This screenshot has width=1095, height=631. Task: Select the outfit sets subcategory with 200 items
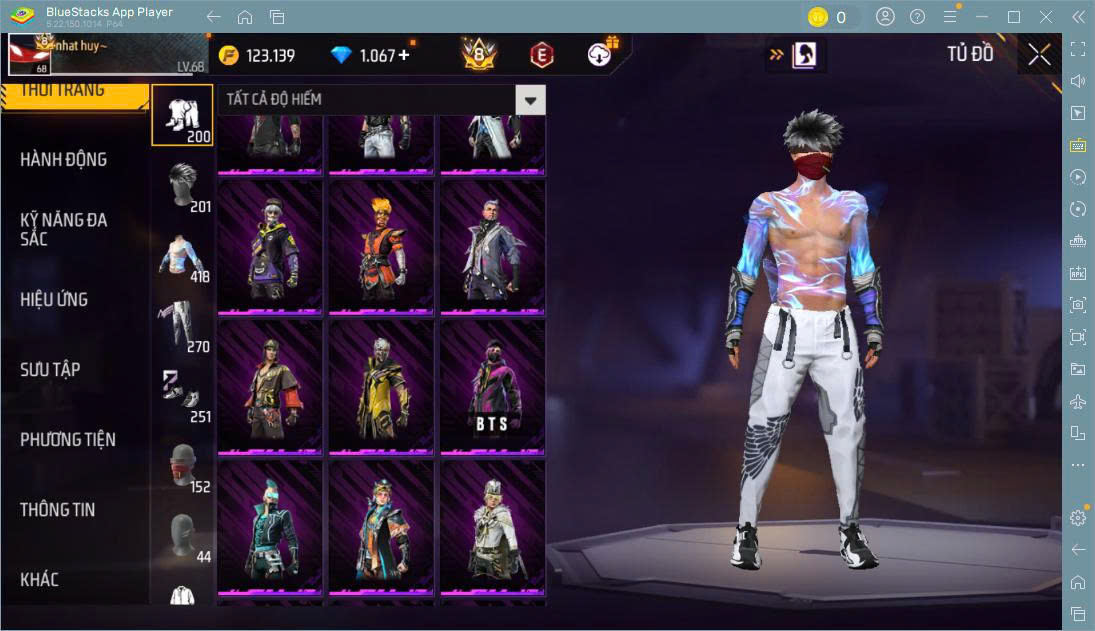(182, 115)
